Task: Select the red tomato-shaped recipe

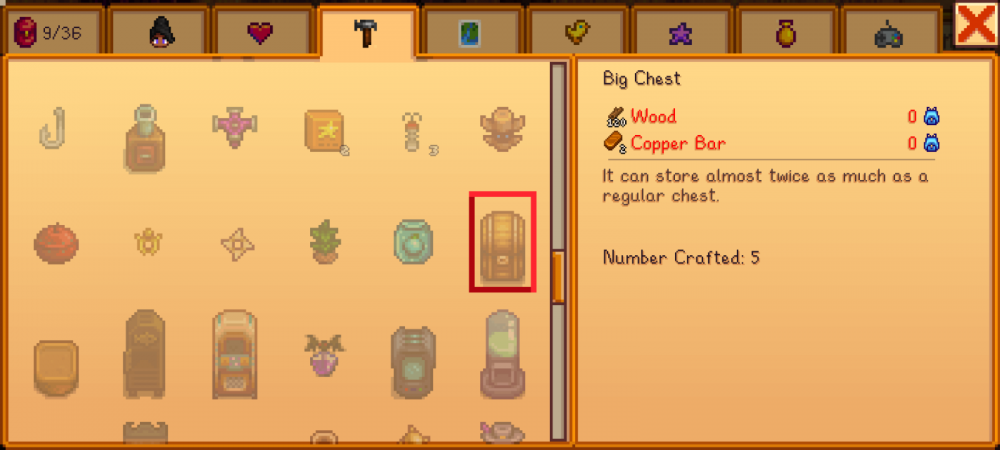Action: 56,242
